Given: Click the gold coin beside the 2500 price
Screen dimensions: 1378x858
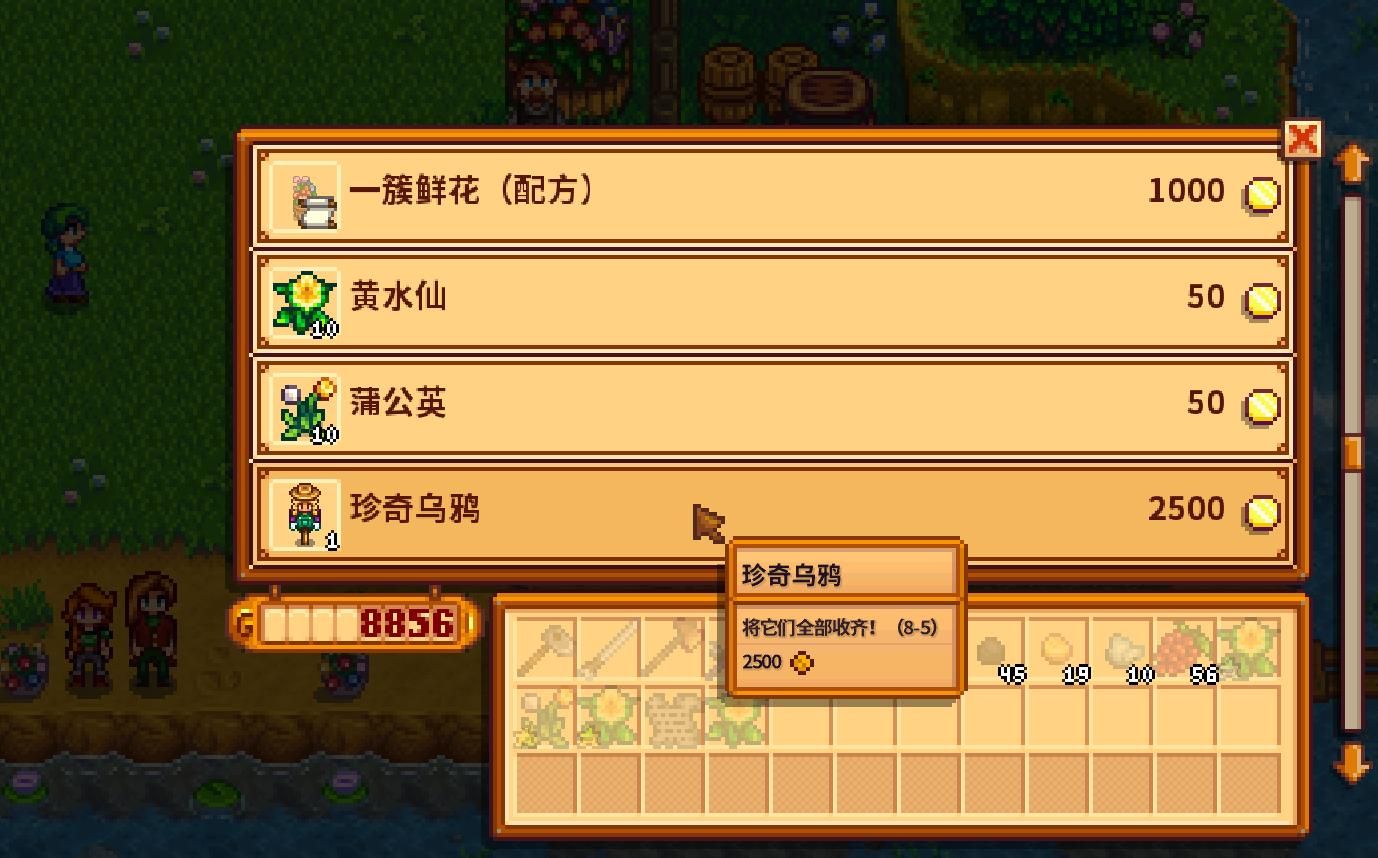Looking at the screenshot, I should 1261,510.
